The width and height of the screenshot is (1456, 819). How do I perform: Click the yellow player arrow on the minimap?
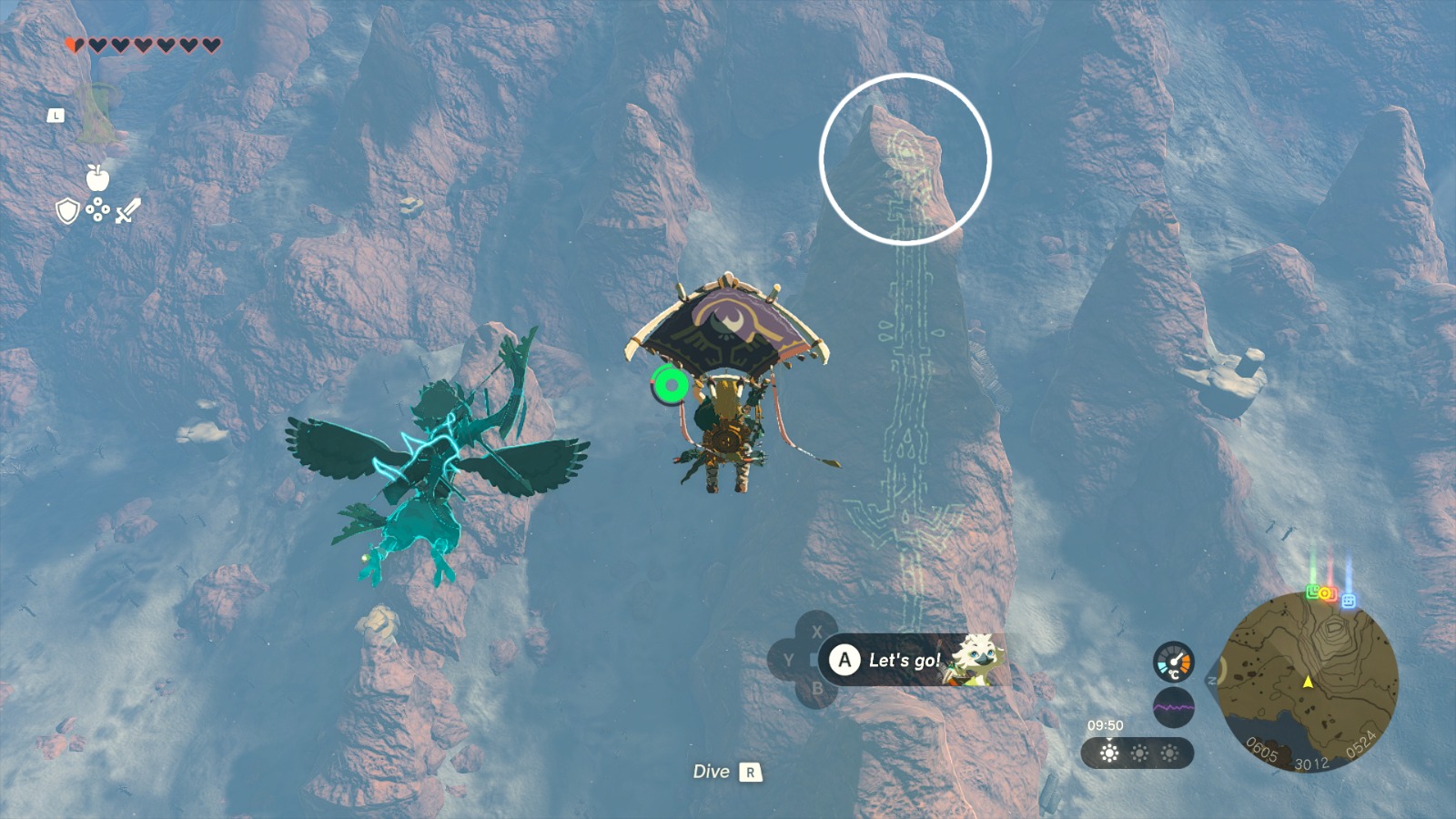1308,683
